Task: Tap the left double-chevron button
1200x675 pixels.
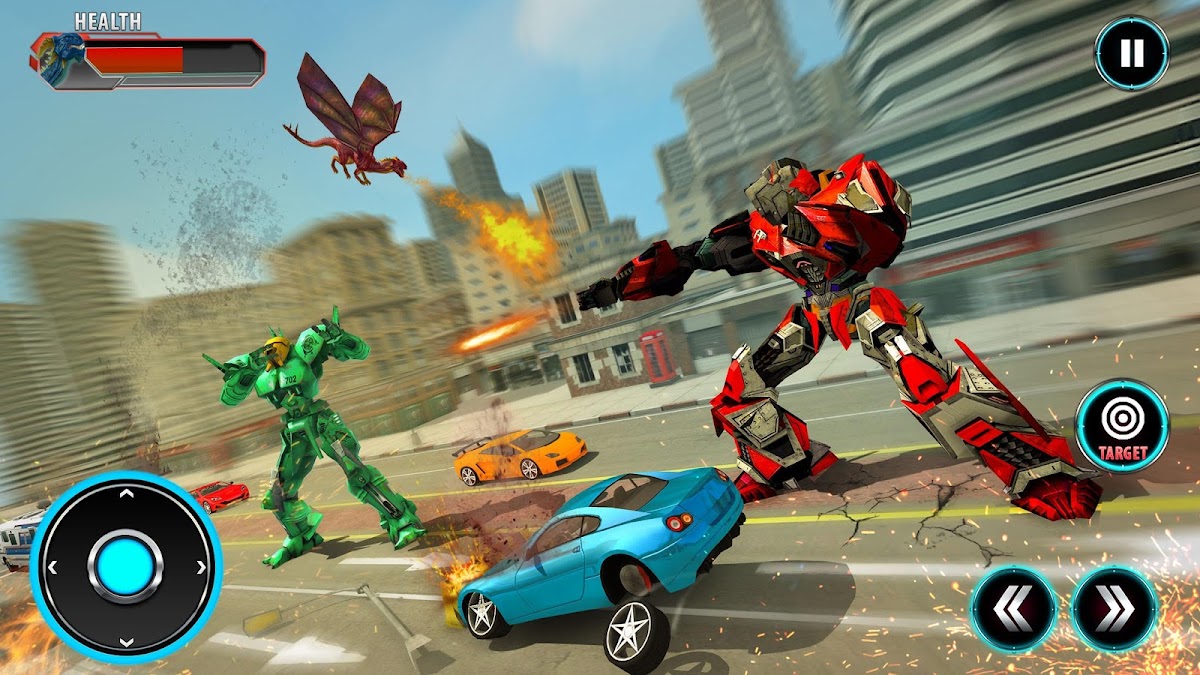Action: click(1013, 608)
